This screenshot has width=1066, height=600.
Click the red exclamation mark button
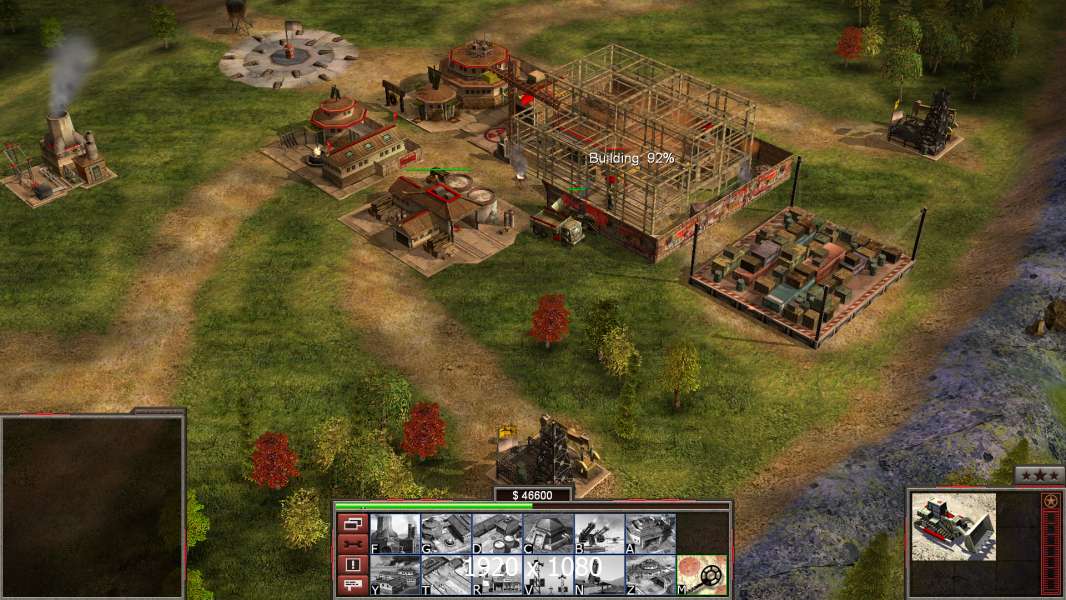coord(351,565)
